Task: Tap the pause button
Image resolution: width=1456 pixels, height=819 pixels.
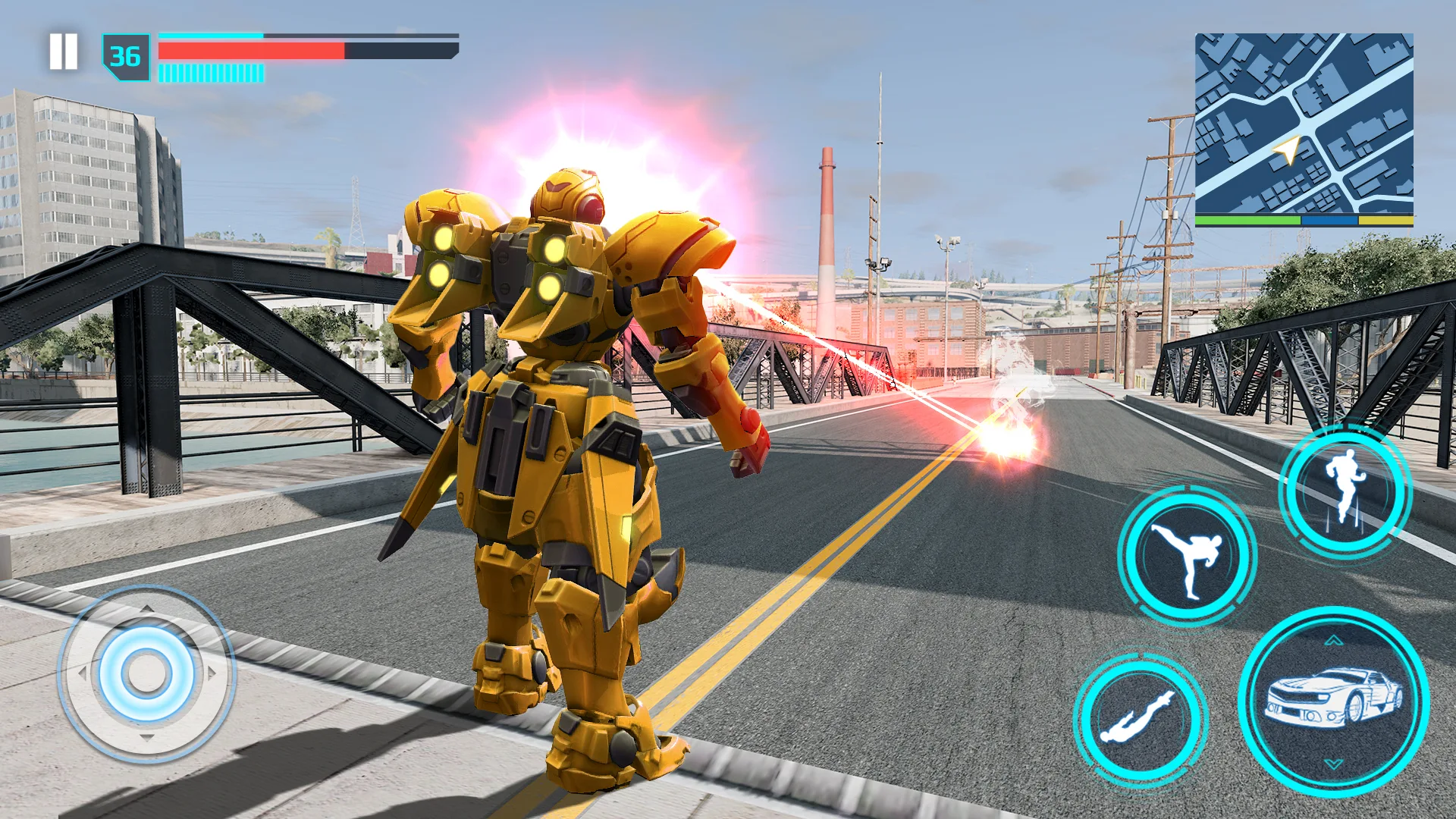Action: click(64, 50)
